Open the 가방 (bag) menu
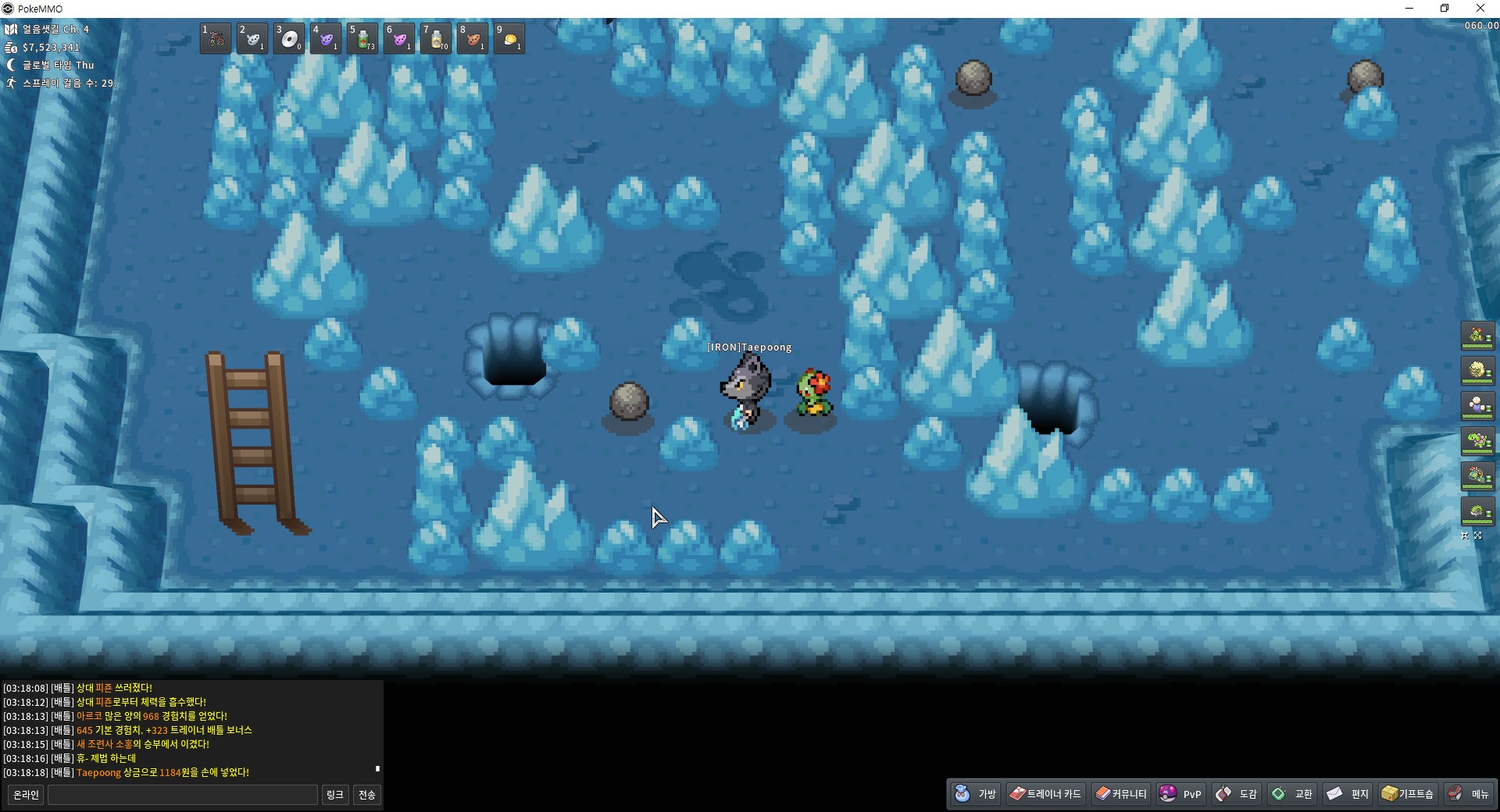This screenshot has width=1500, height=812. [x=976, y=794]
